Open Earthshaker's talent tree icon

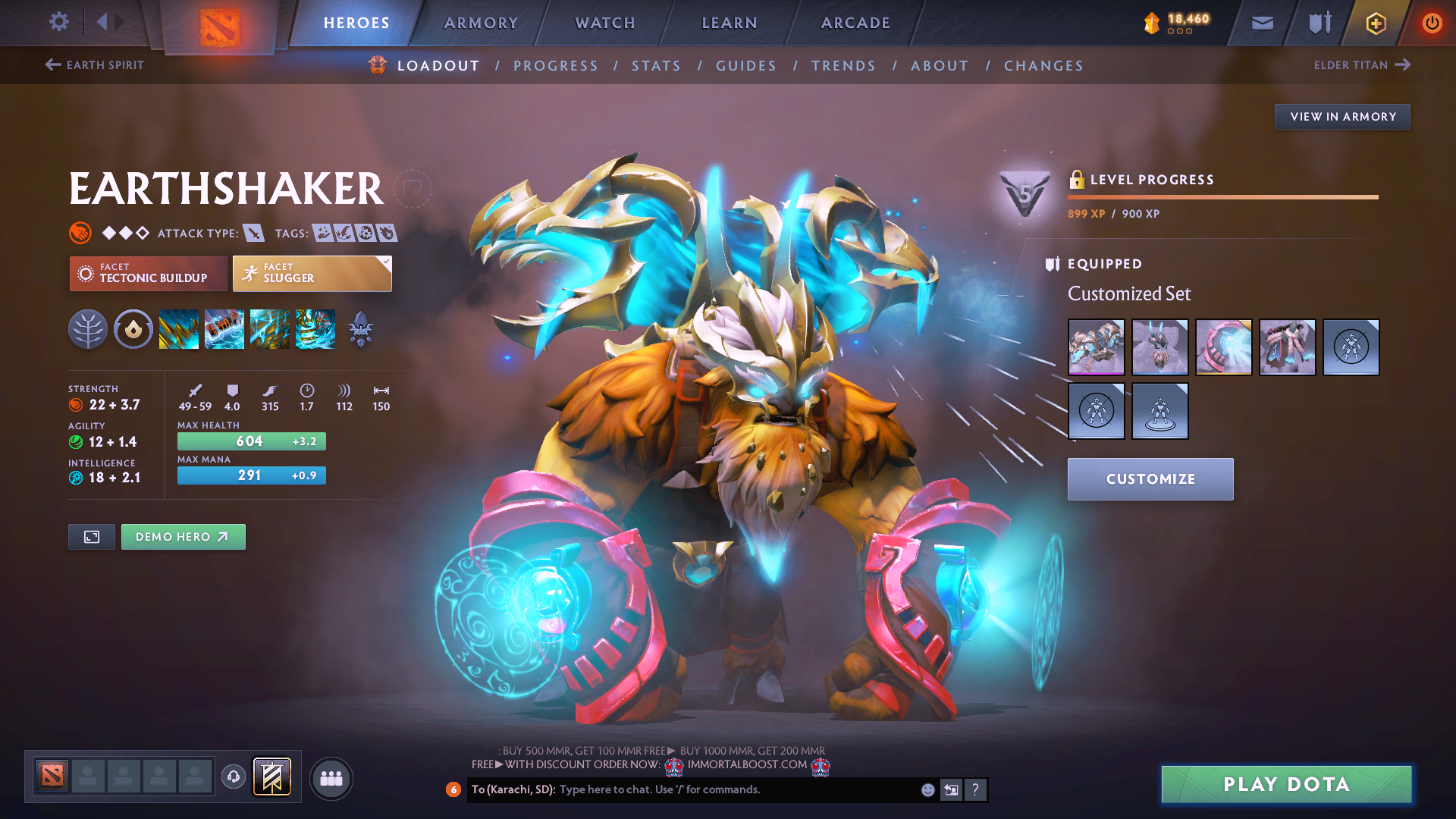[87, 329]
